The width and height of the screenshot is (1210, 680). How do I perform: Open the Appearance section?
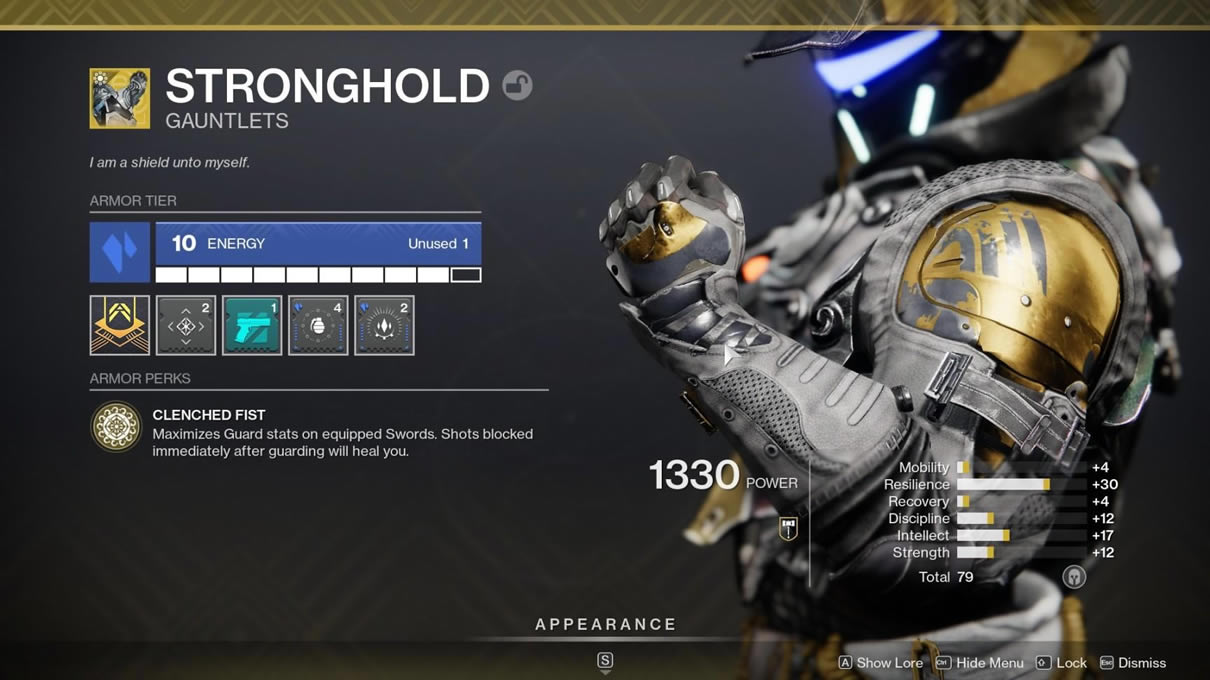click(605, 625)
